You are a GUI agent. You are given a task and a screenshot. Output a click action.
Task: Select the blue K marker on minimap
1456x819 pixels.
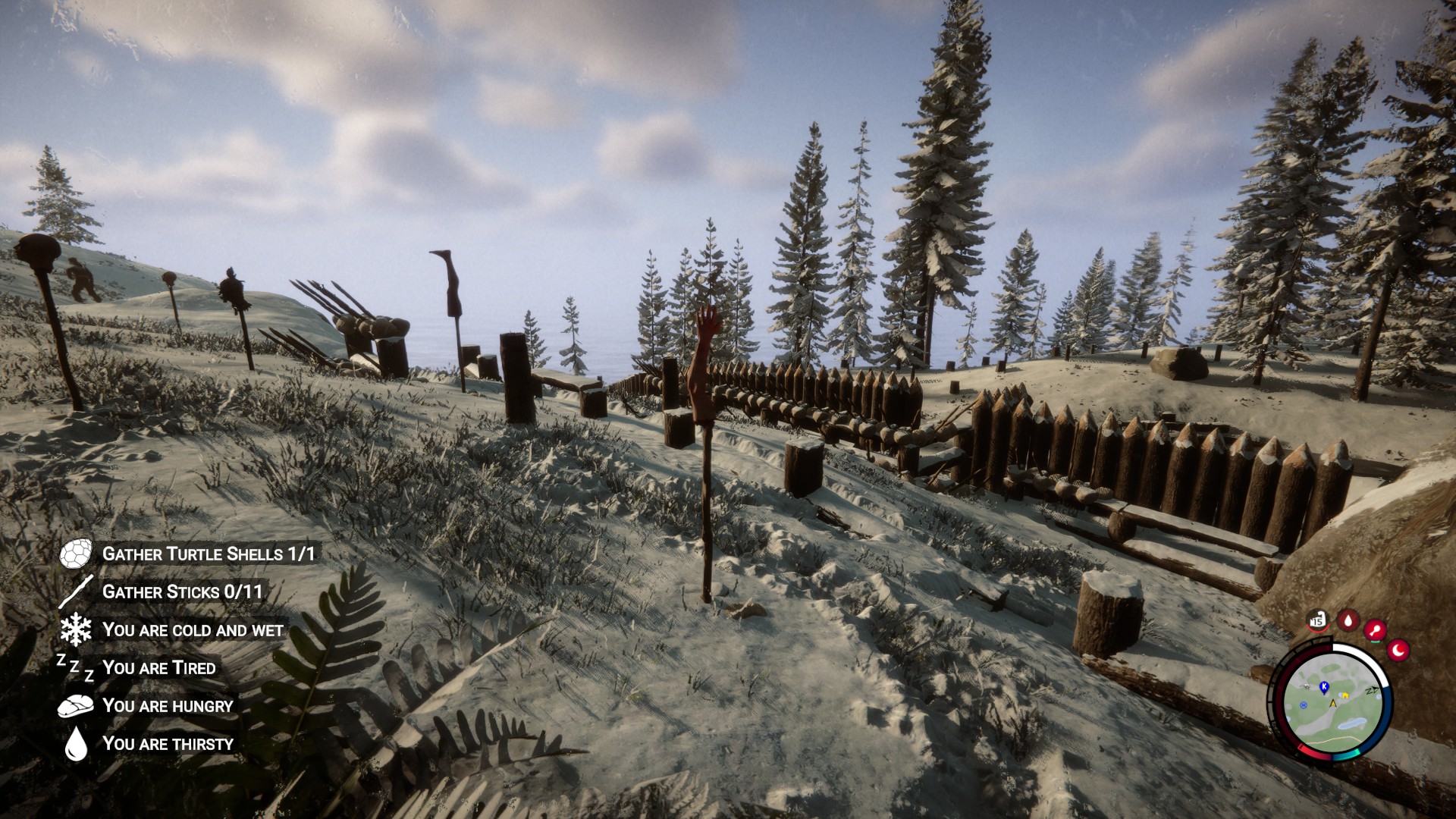pos(1324,687)
